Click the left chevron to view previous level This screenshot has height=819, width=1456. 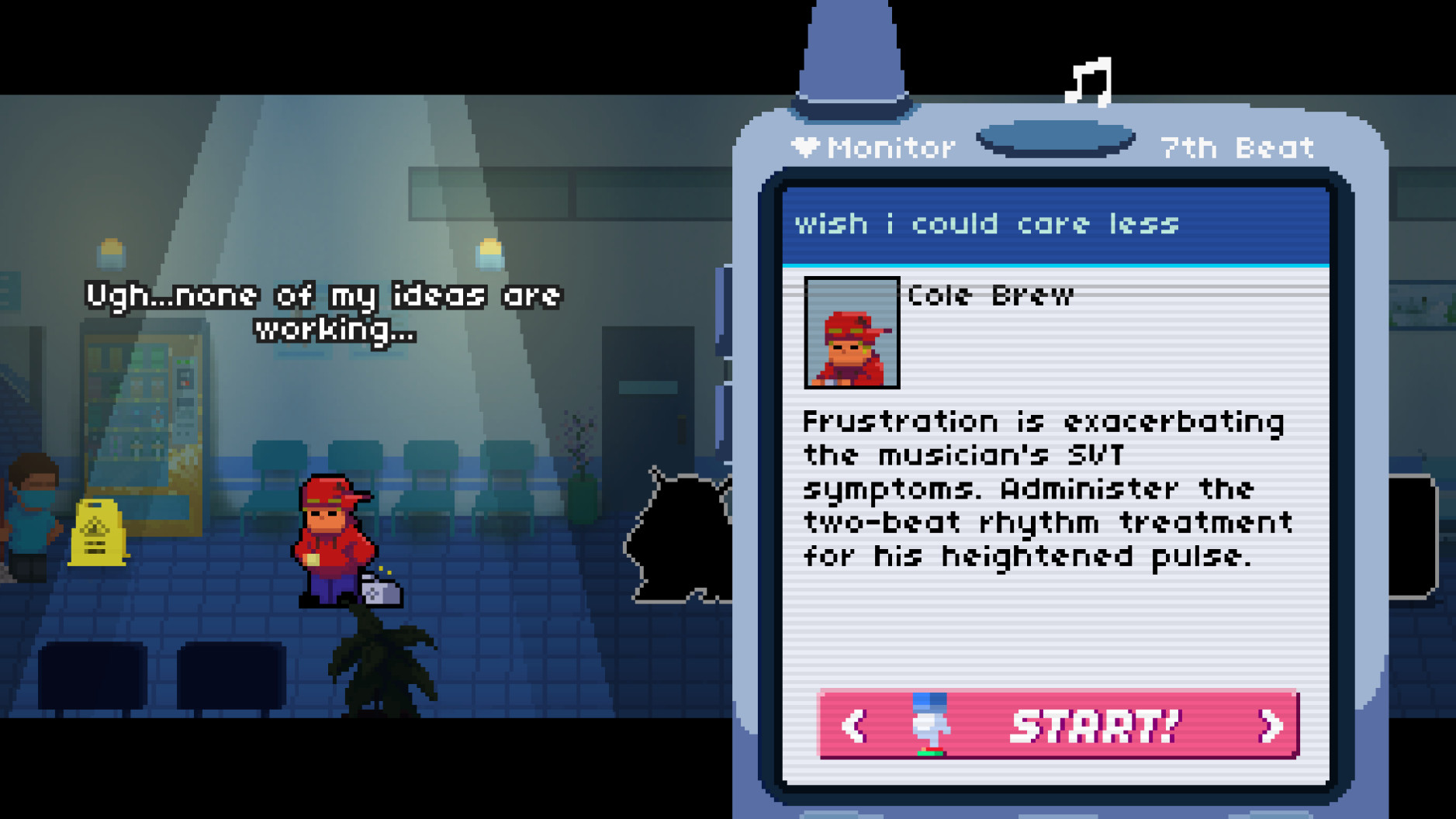coord(856,726)
